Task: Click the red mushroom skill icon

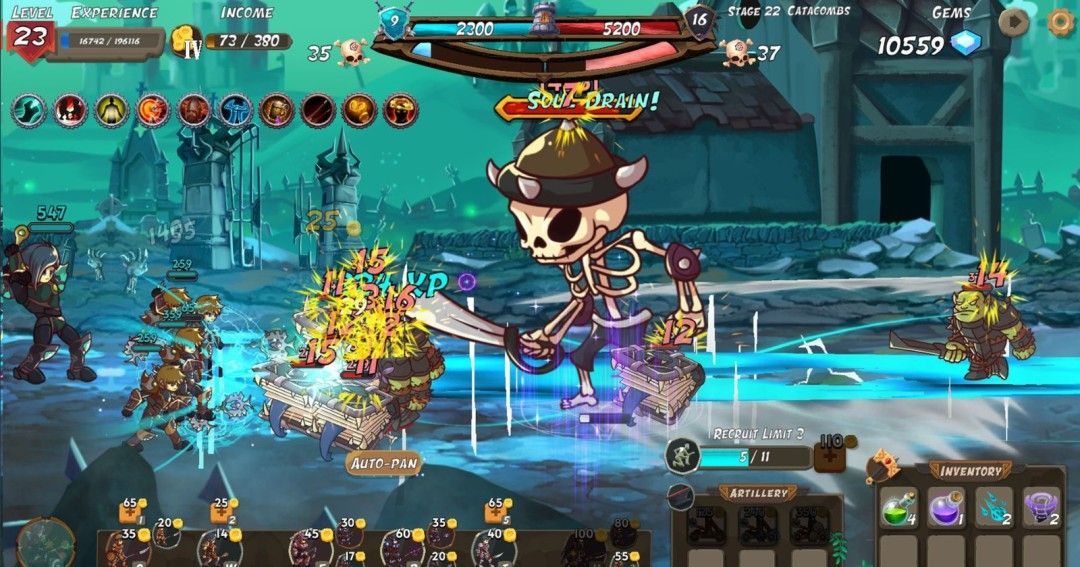Action: coord(401,110)
